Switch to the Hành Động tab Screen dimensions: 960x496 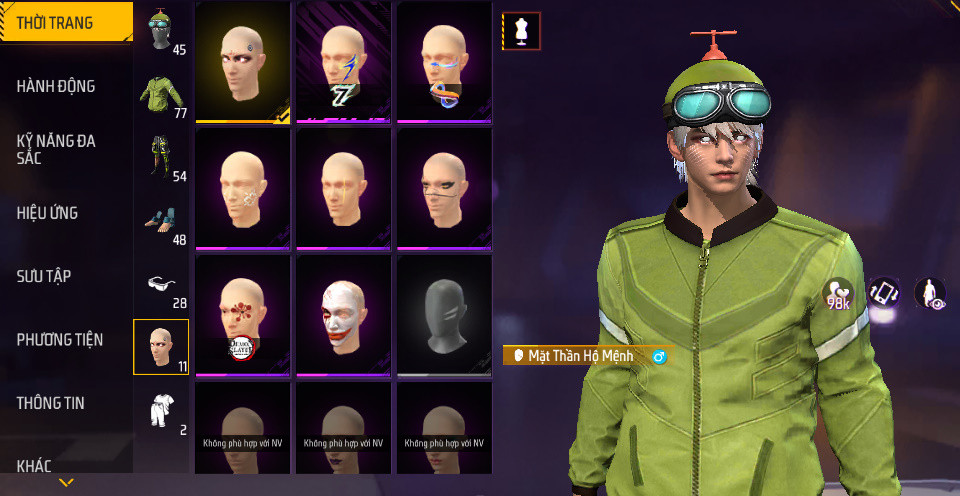[57, 87]
